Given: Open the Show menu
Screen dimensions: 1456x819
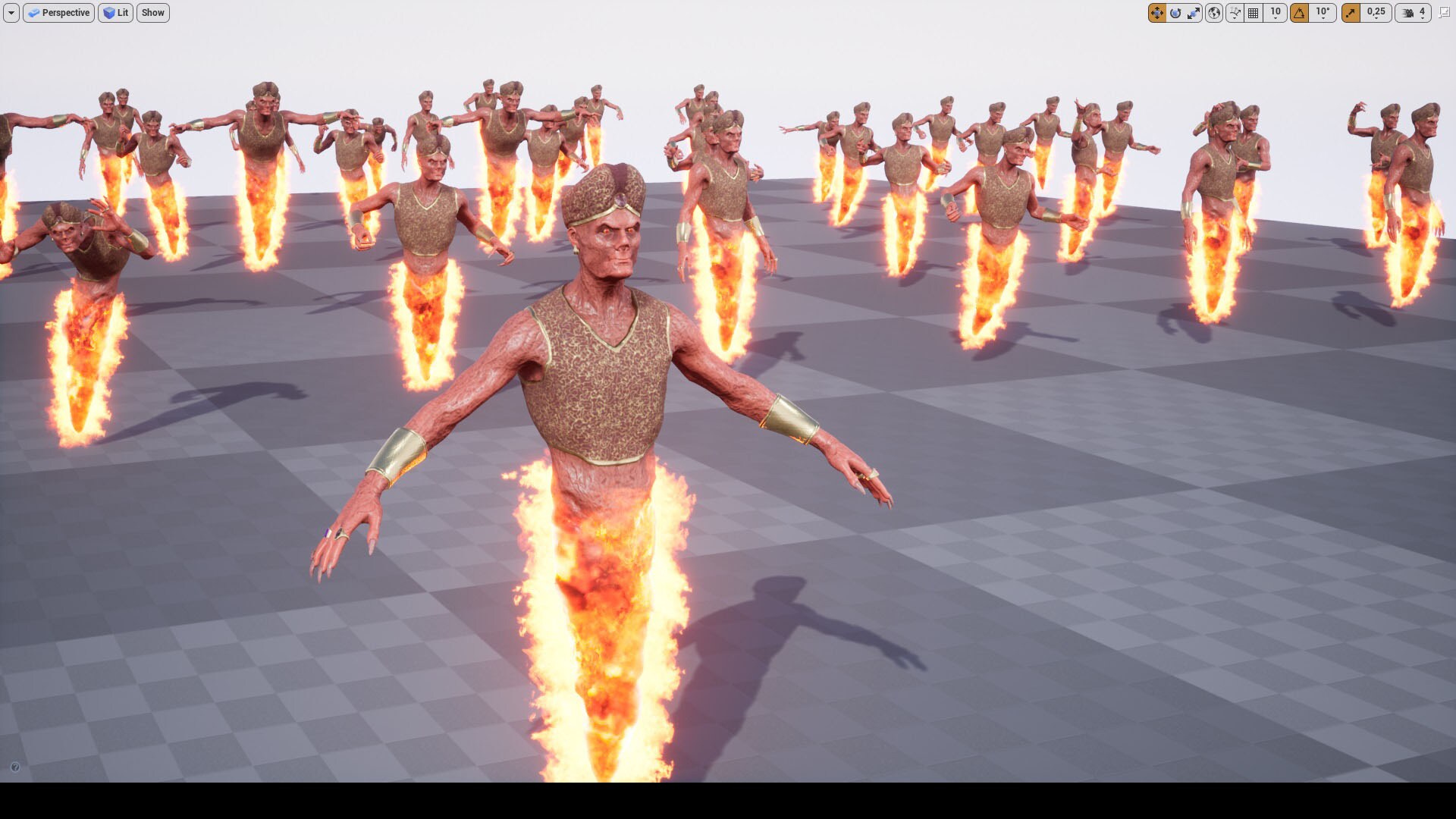Looking at the screenshot, I should coord(152,13).
